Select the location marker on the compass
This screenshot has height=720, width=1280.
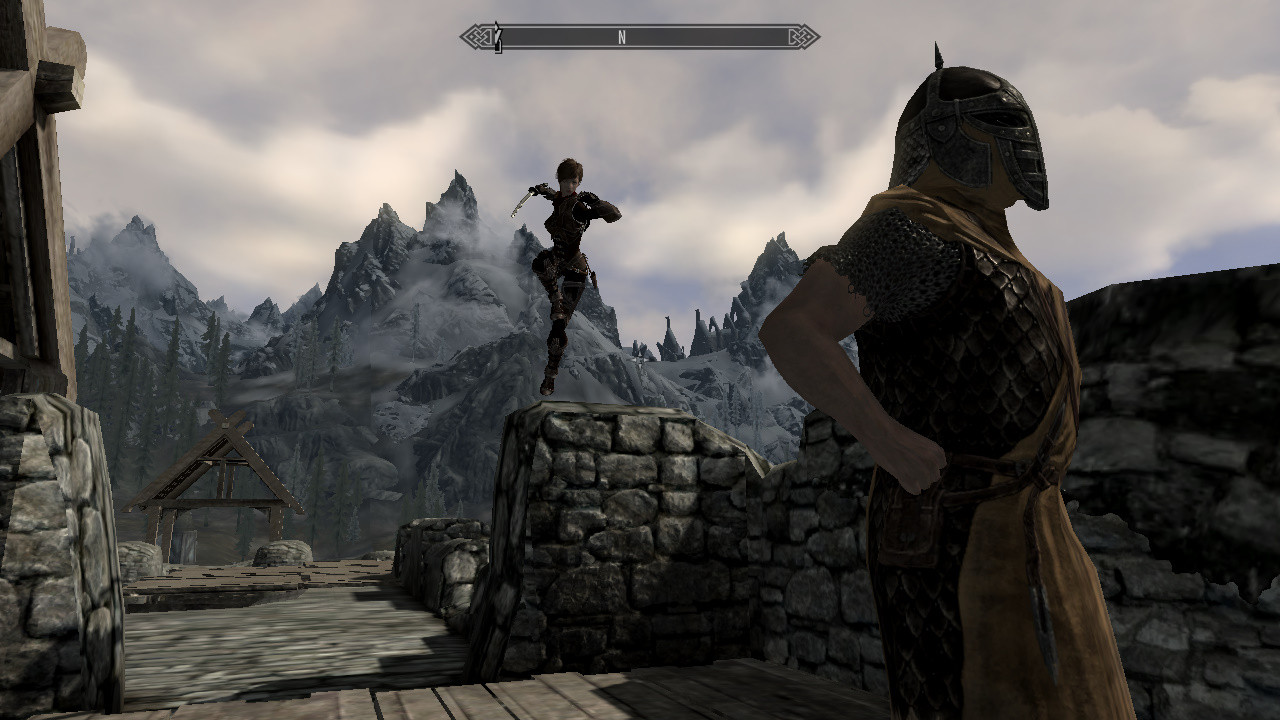(497, 38)
